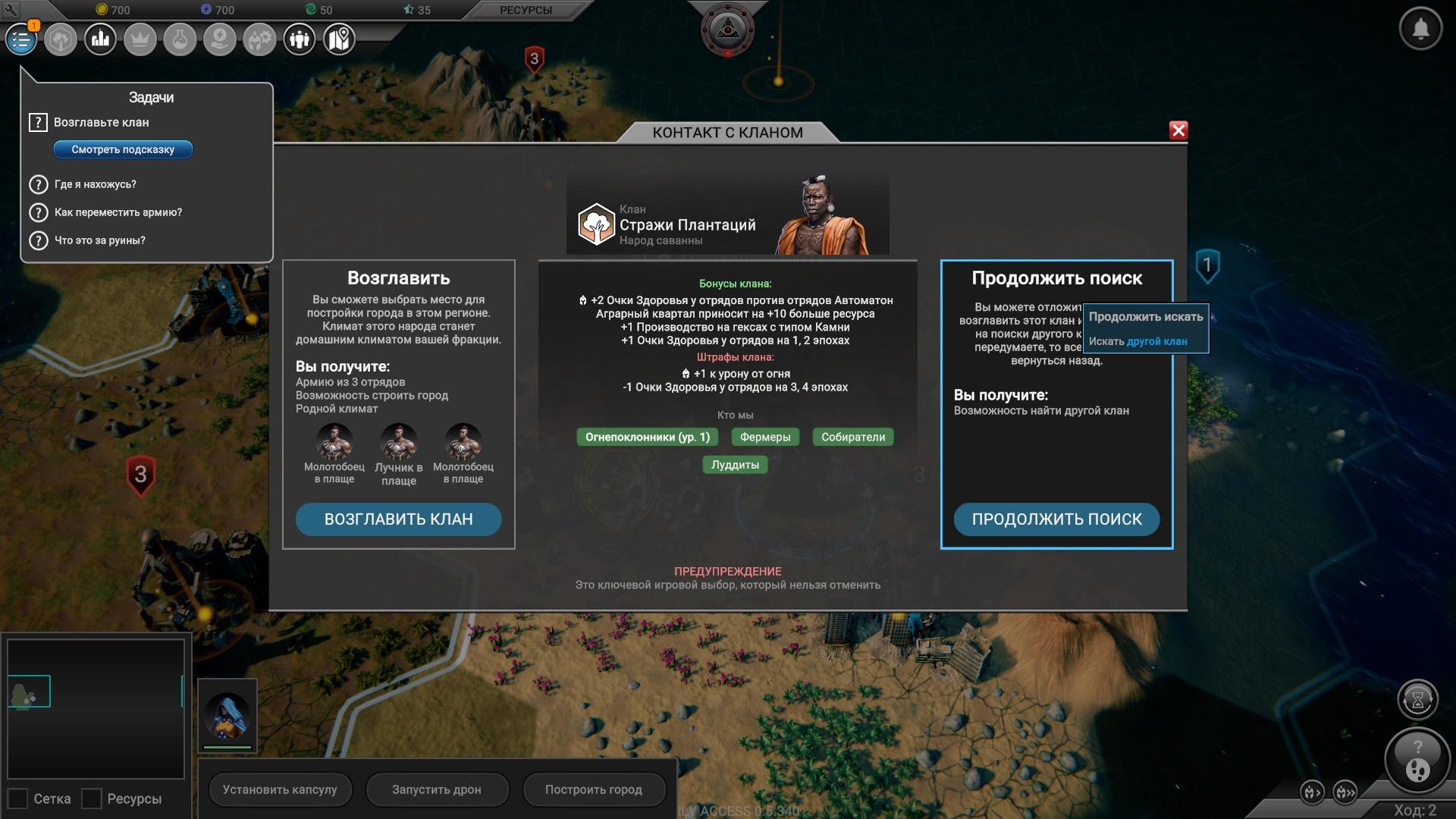
Task: Open the 'Где я нахожусь?' help entry
Action: point(95,184)
